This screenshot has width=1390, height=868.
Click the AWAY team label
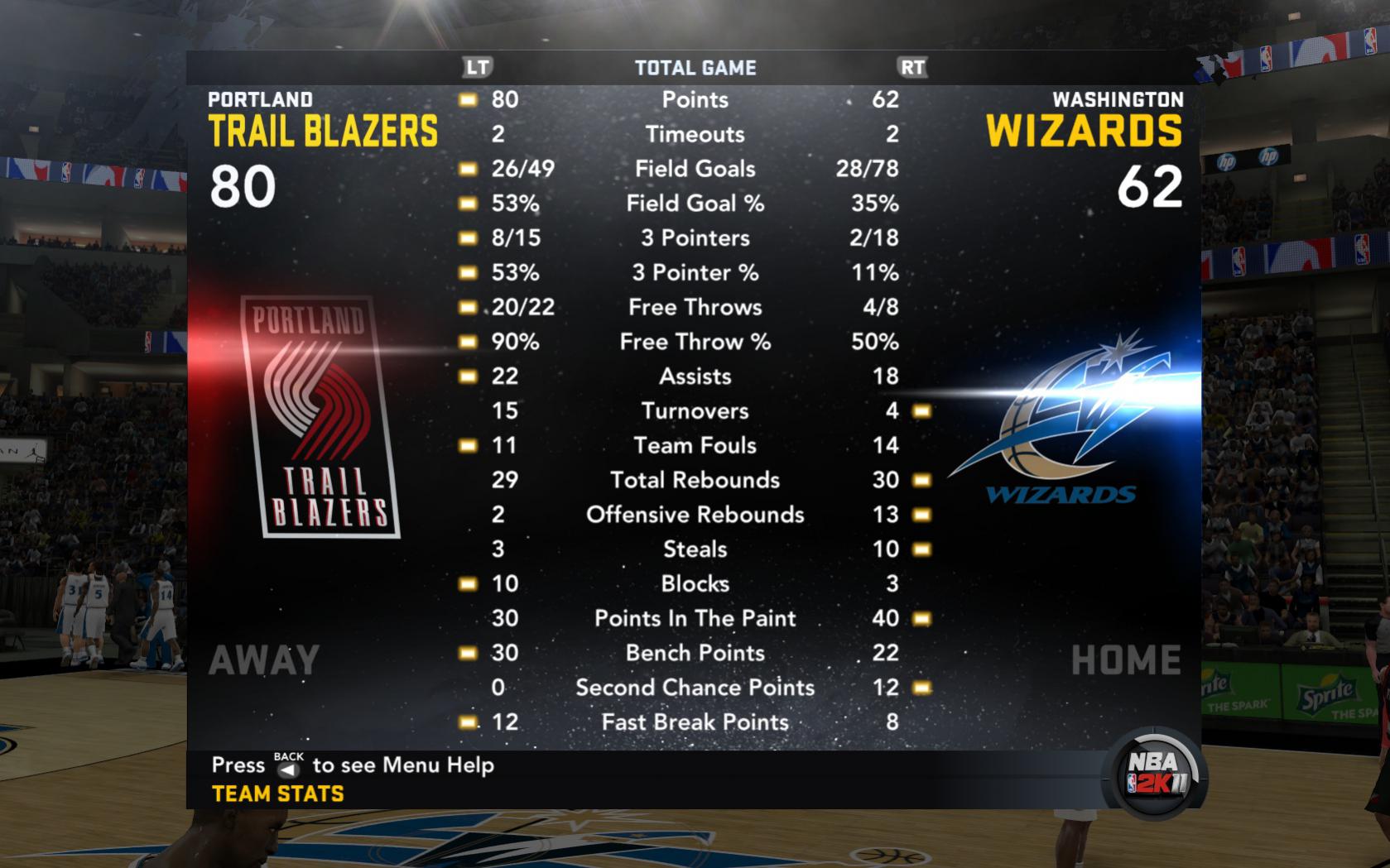[x=263, y=659]
